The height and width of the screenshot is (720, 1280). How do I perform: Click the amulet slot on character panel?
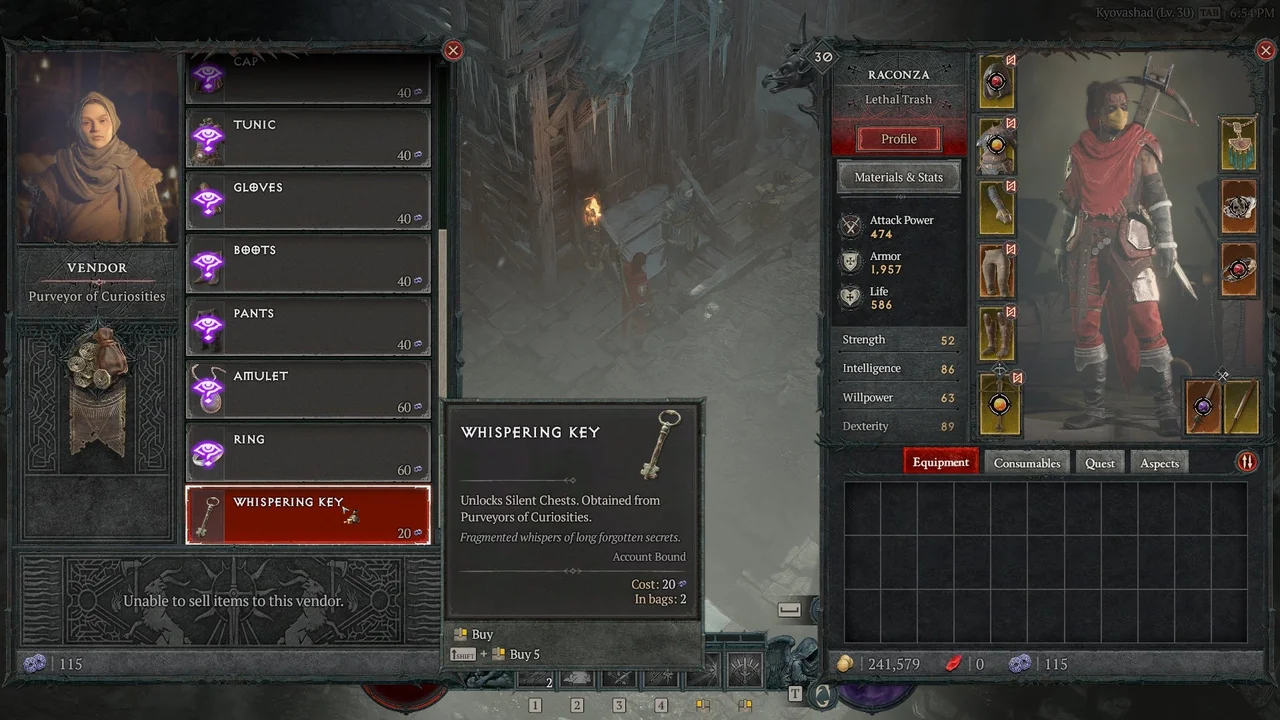point(1238,143)
